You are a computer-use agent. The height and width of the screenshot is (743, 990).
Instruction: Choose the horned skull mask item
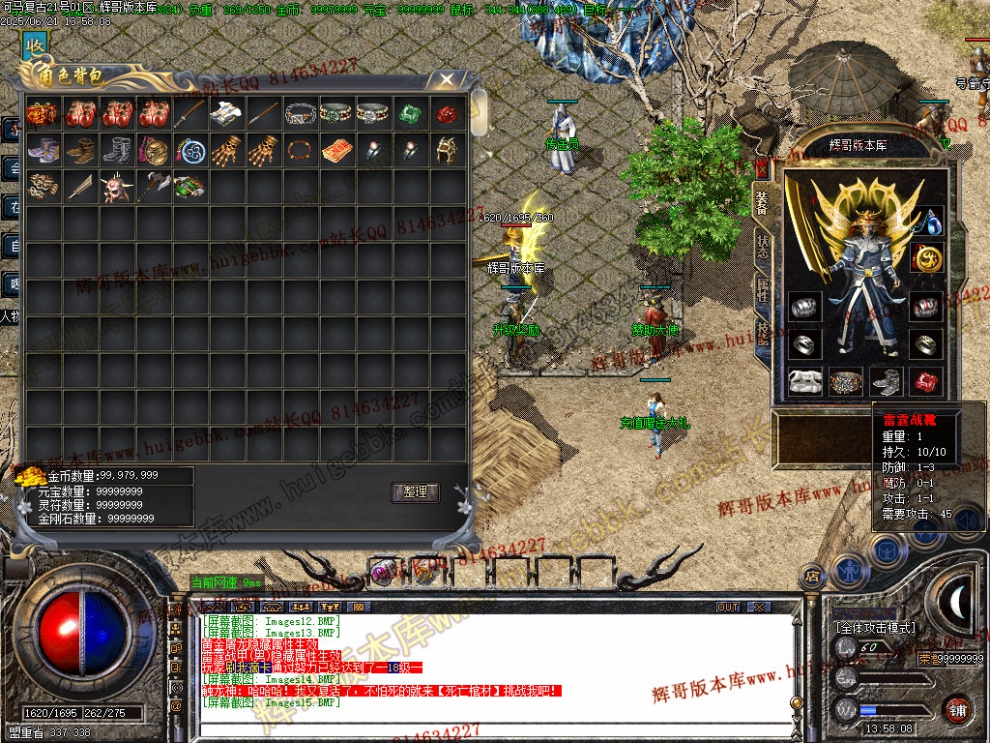[116, 186]
